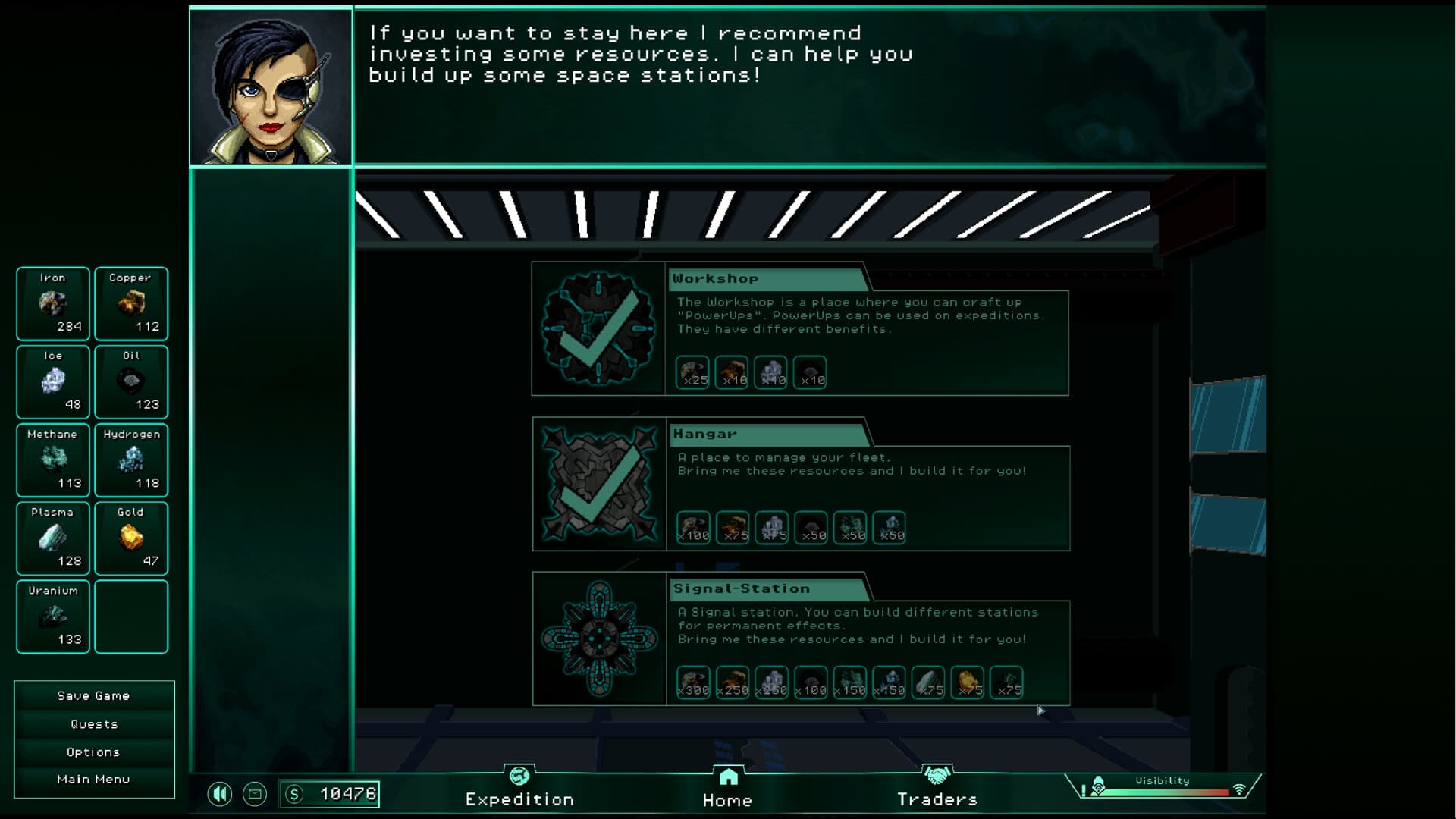The height and width of the screenshot is (819, 1456).
Task: Open the Expedition globe icon
Action: (519, 777)
